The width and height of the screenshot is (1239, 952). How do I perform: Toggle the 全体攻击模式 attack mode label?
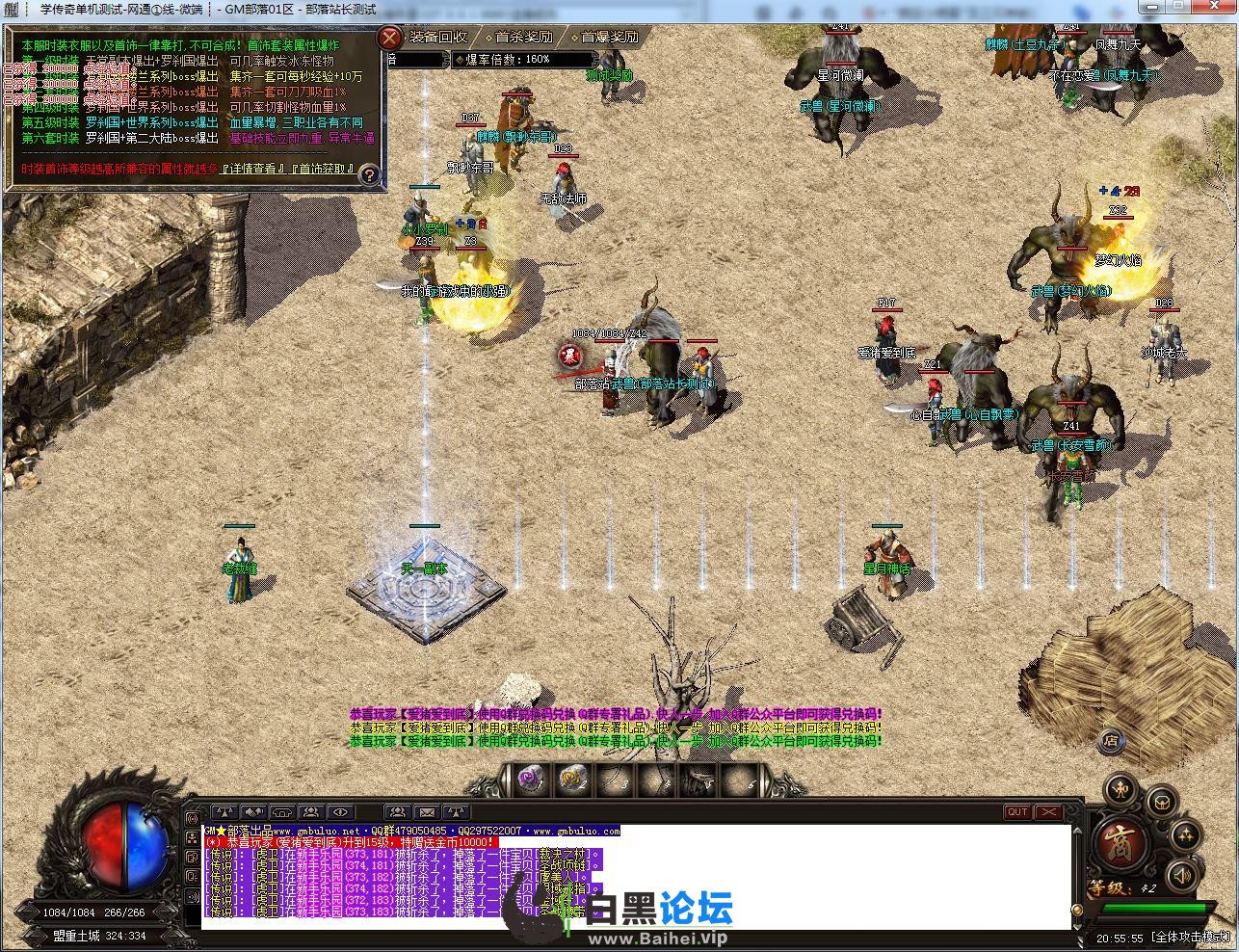pos(1192,937)
